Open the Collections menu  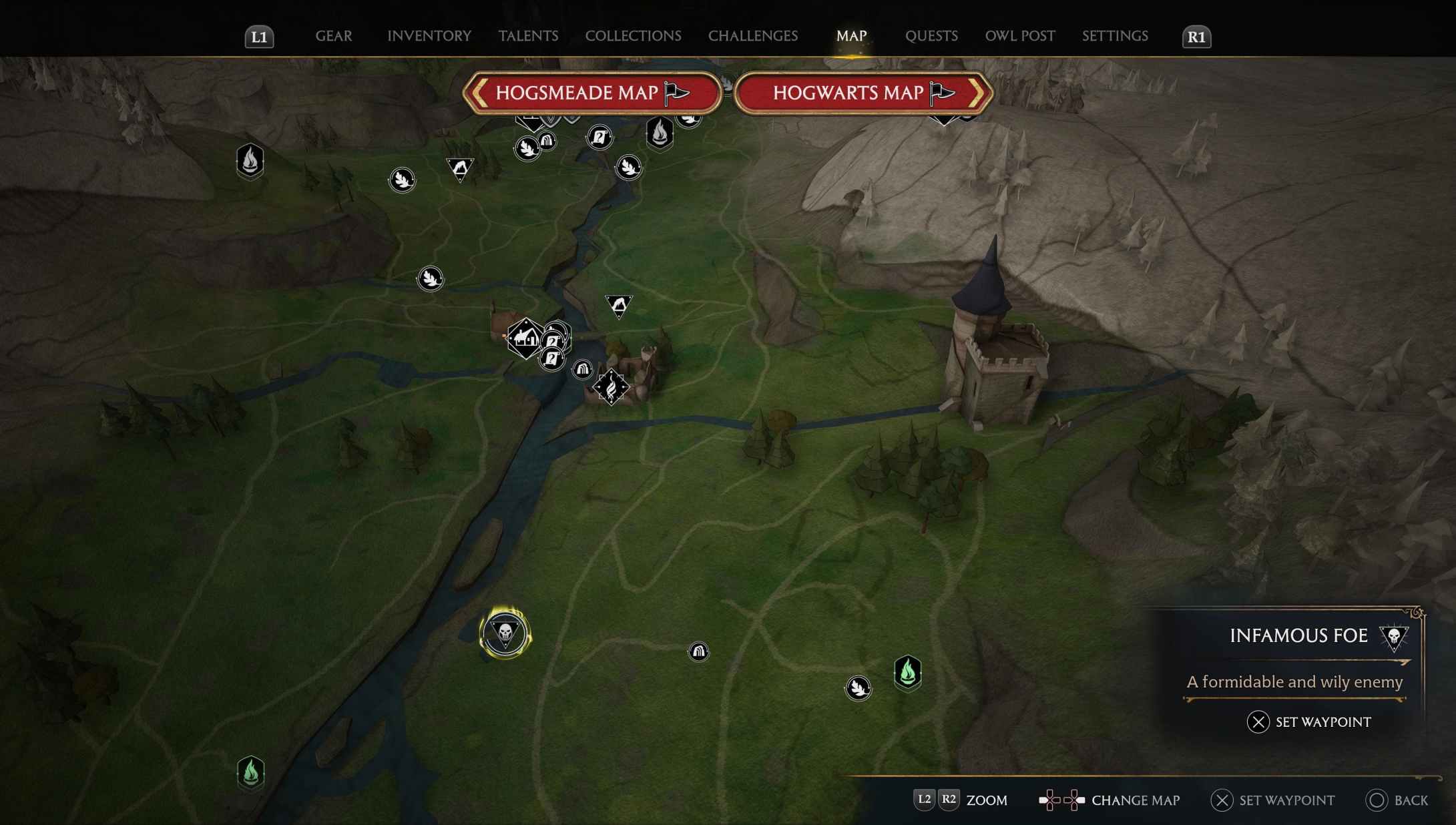(x=632, y=36)
